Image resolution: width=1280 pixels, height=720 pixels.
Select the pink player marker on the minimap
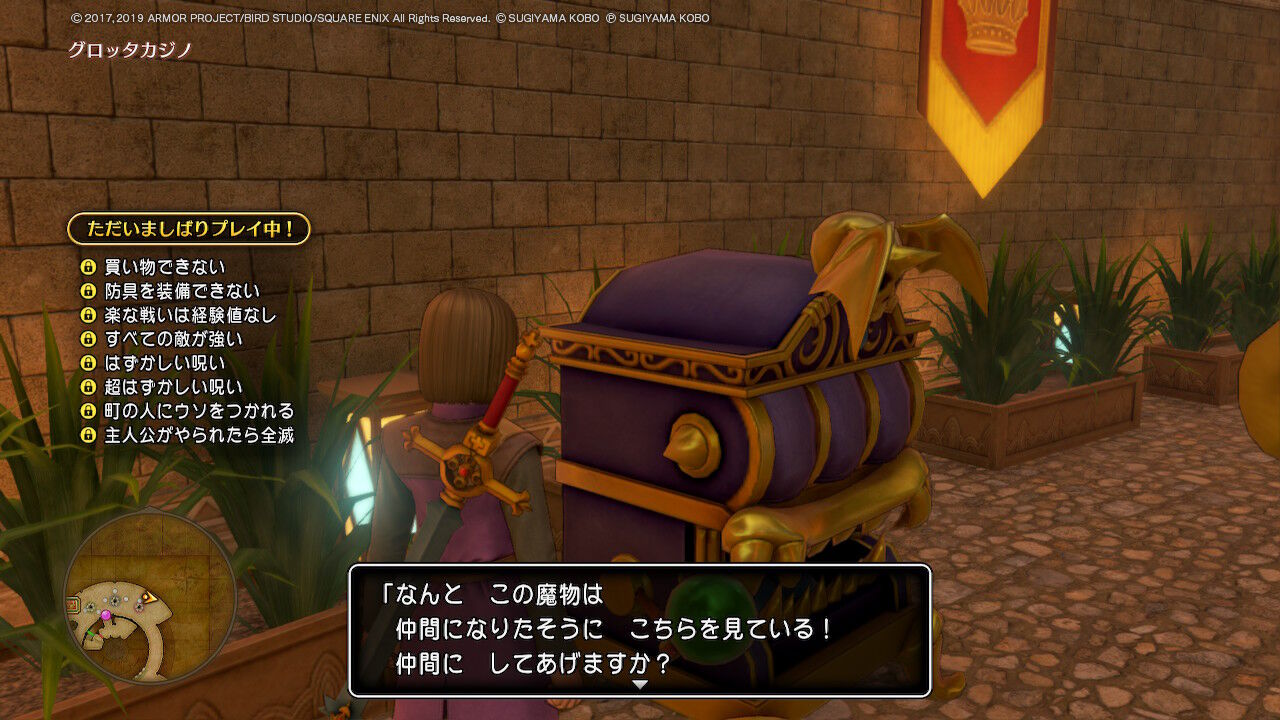pos(107,614)
